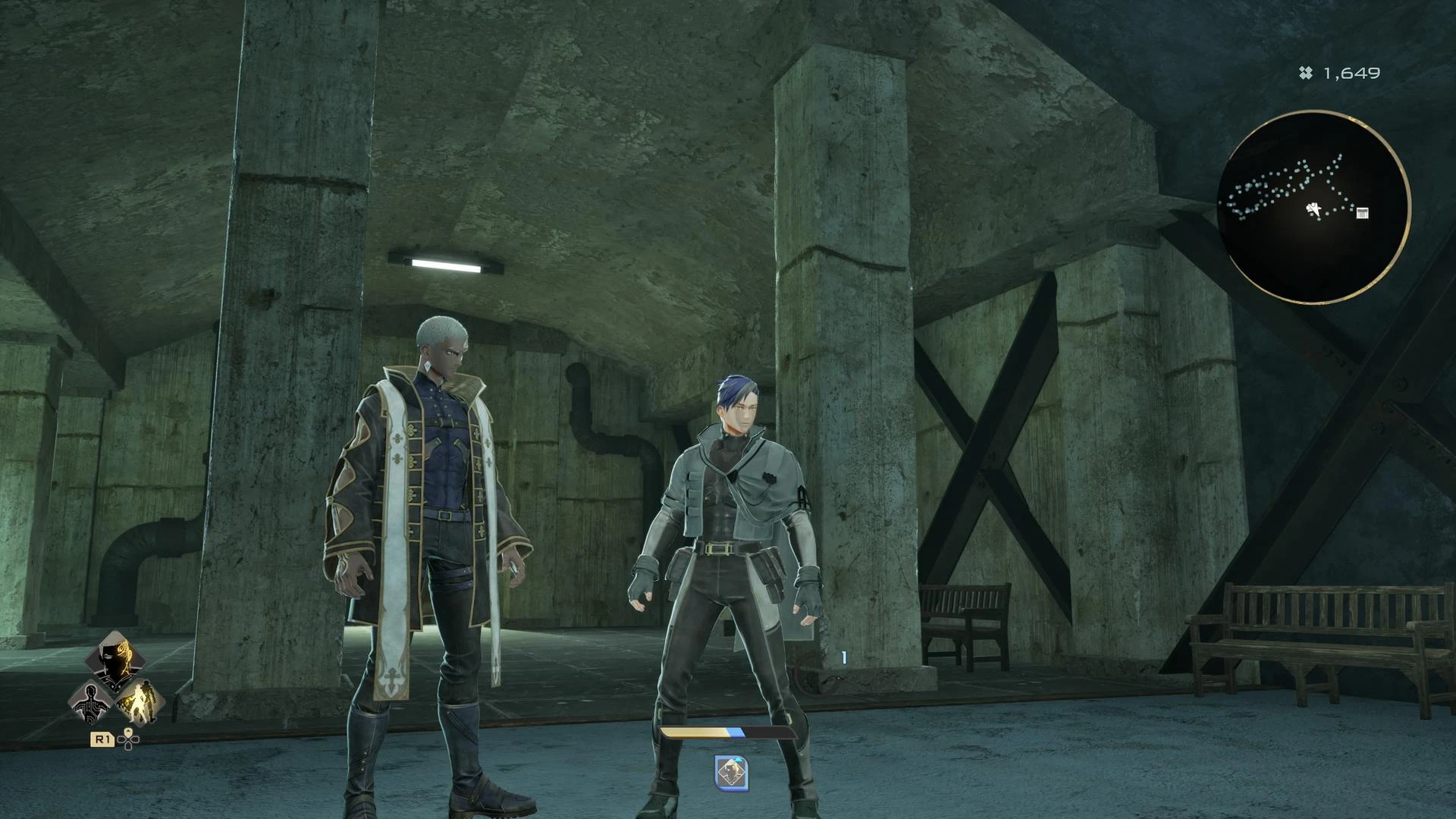Select the blue-framed status icon below the gauge
The width and height of the screenshot is (1456, 819).
tap(732, 773)
